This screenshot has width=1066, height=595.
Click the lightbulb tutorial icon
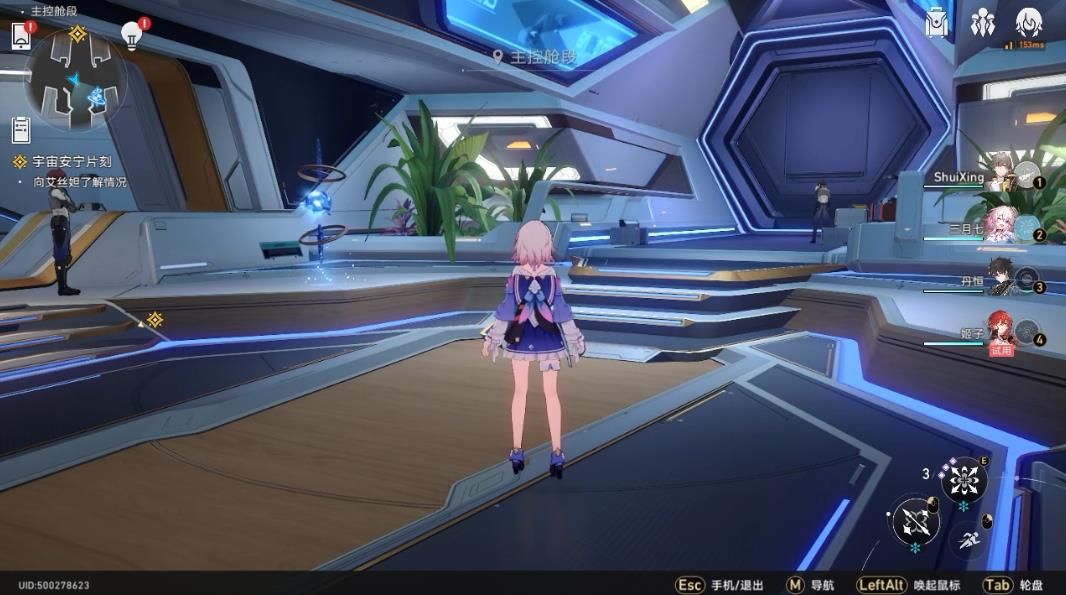click(x=131, y=35)
